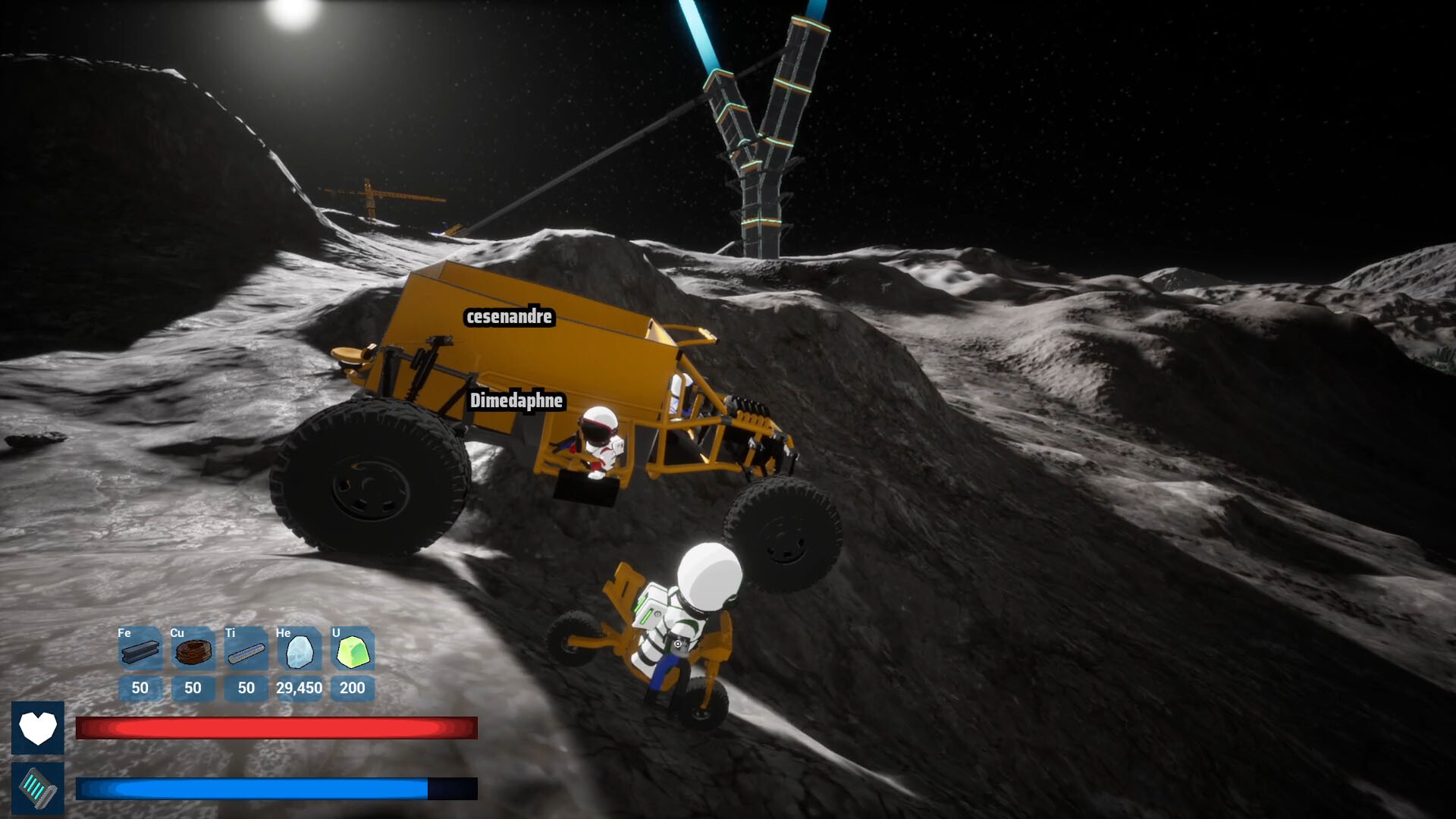This screenshot has width=1456, height=819.
Task: Click the Fe count showing 50
Action: 139,688
